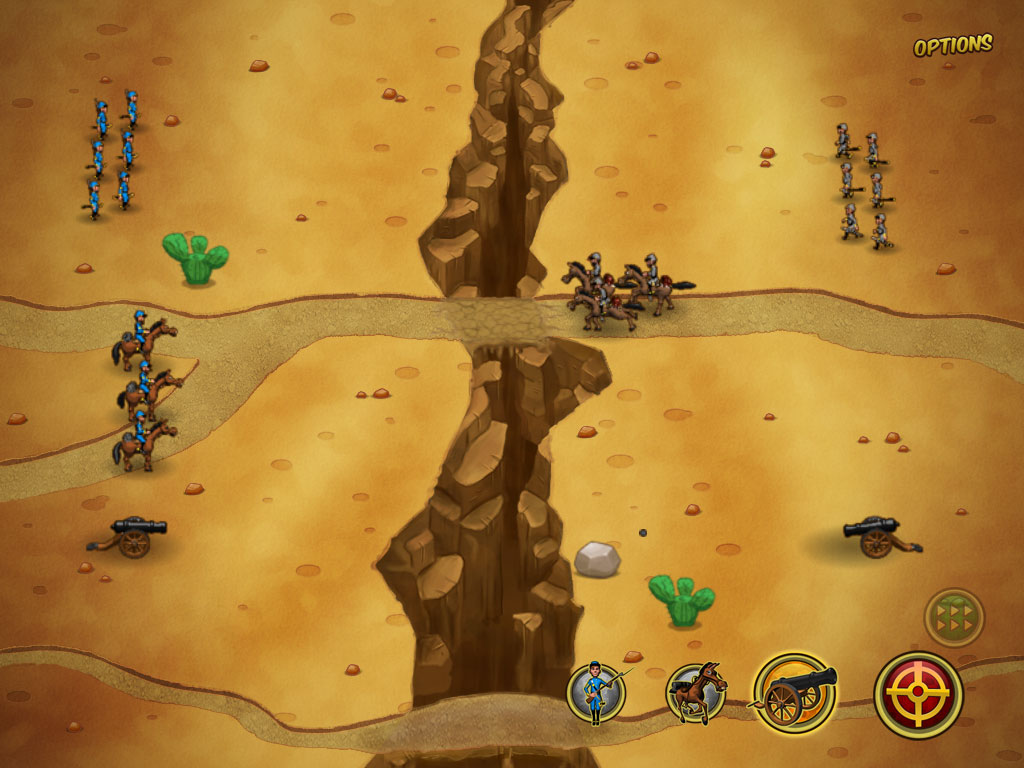This screenshot has width=1024, height=768.
Task: Toggle the green fast-forward speed button
Action: pos(954,617)
